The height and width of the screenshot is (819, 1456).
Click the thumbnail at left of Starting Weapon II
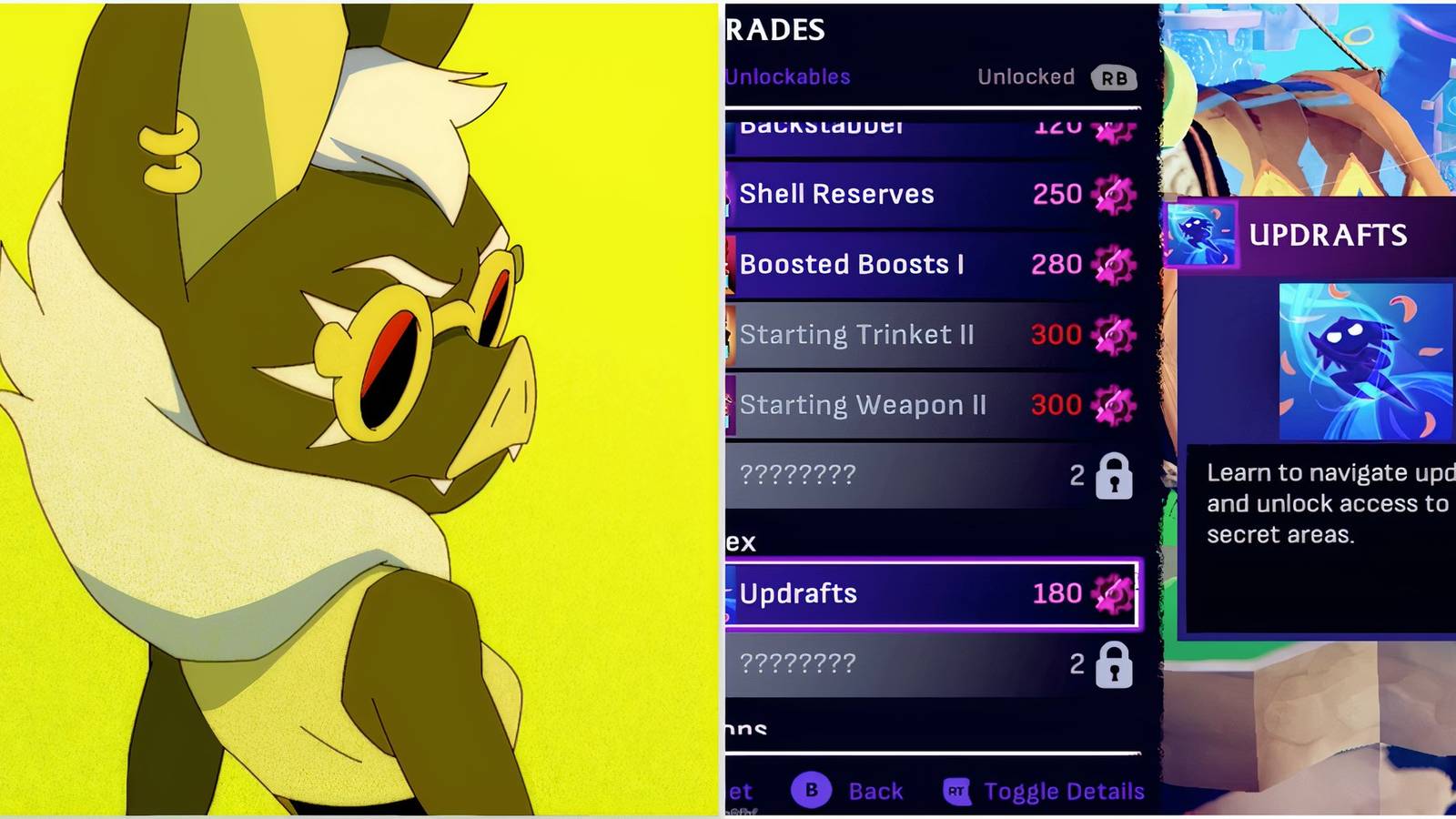click(x=731, y=404)
